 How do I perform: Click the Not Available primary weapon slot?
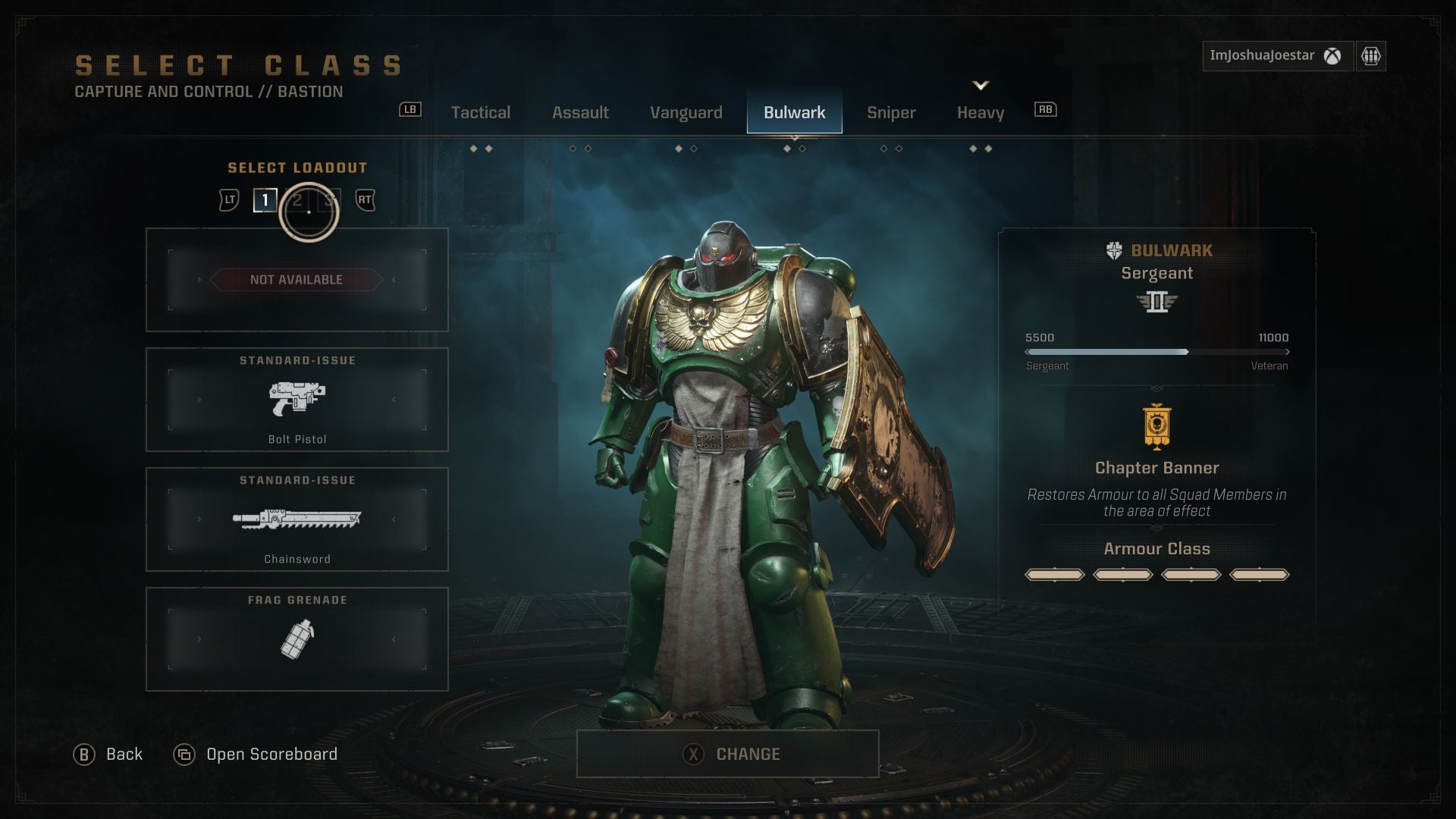[297, 280]
